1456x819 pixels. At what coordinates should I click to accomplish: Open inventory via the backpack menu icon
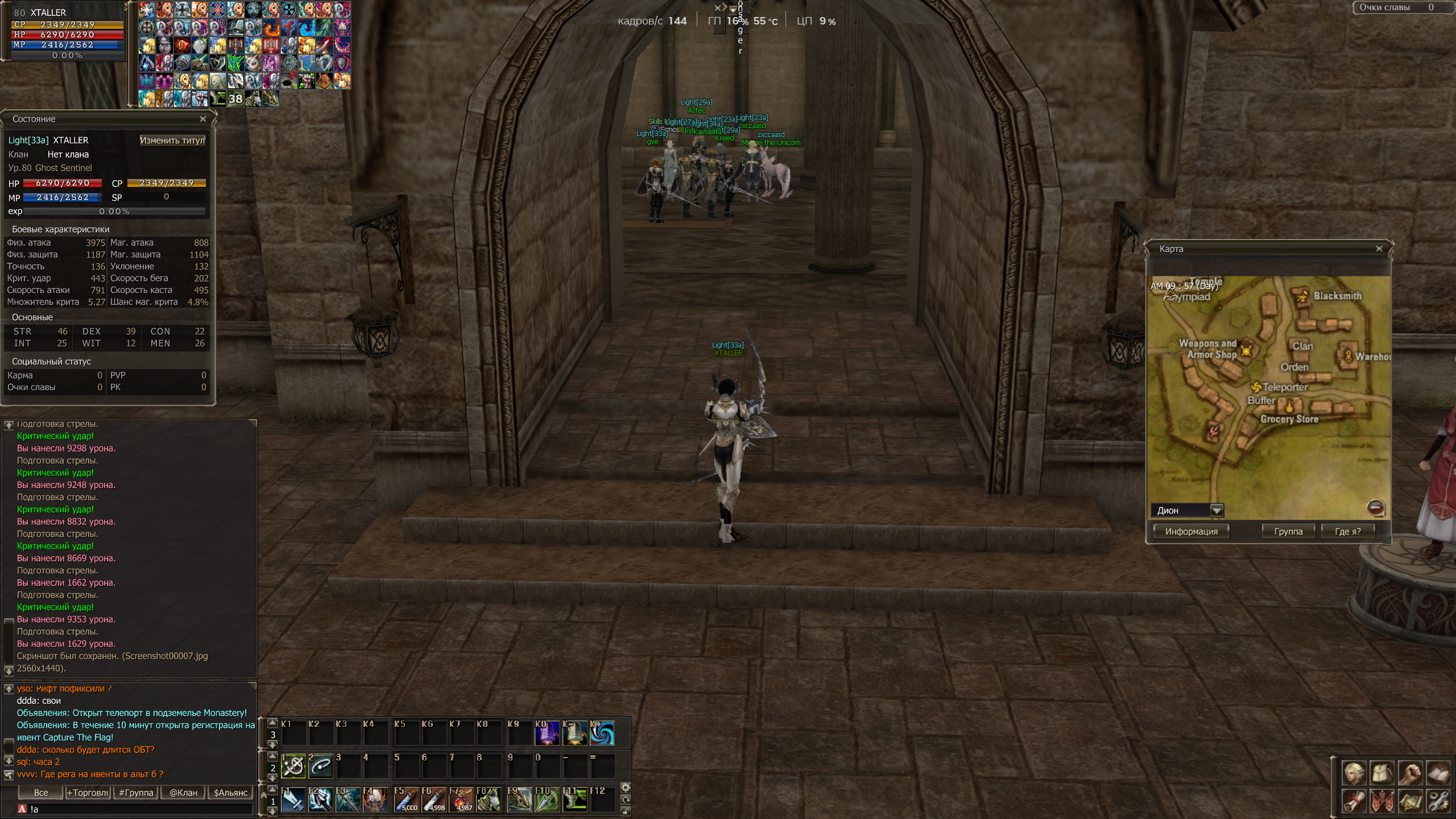pos(1381,773)
